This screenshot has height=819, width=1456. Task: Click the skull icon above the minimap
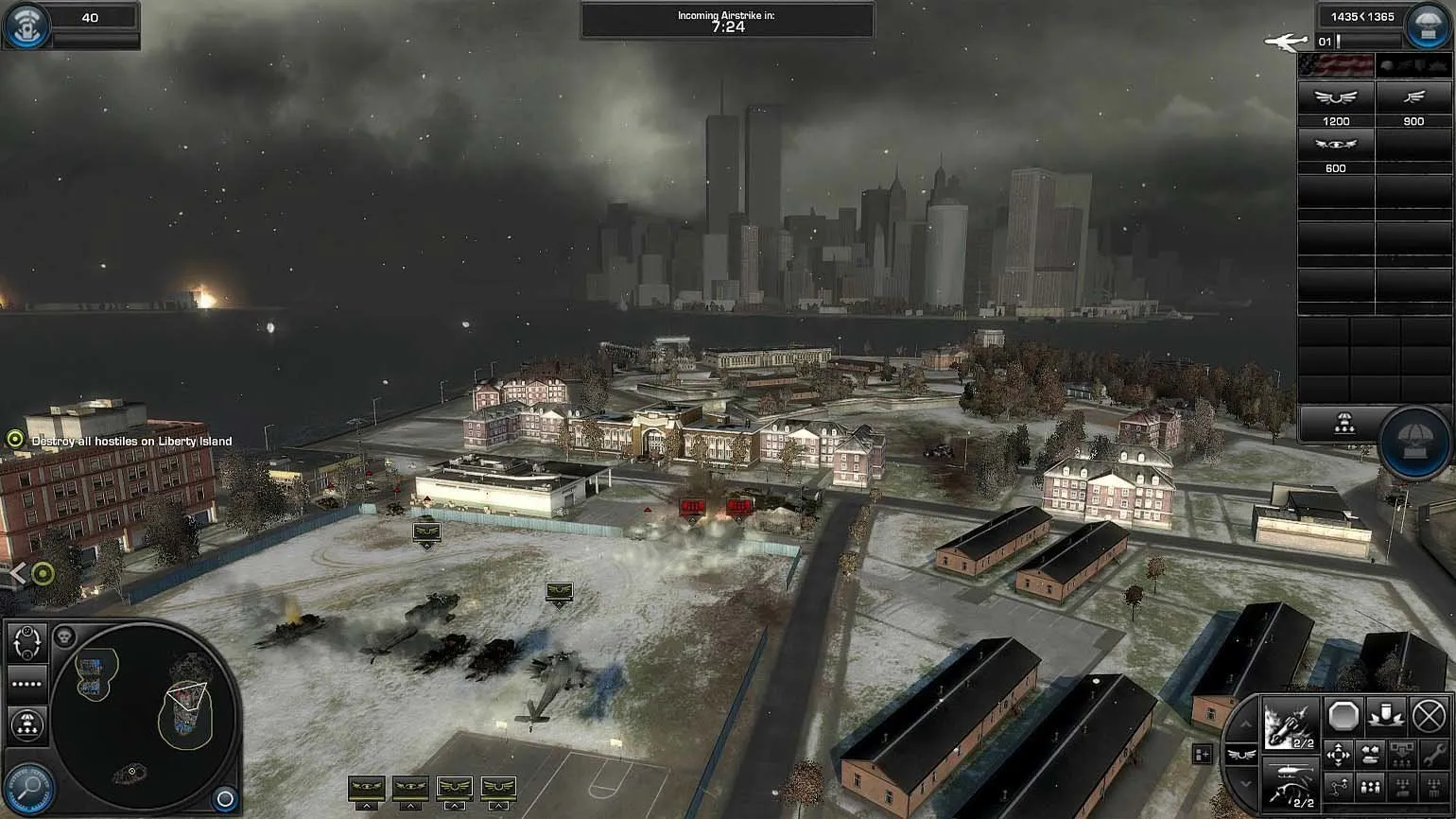coord(64,636)
